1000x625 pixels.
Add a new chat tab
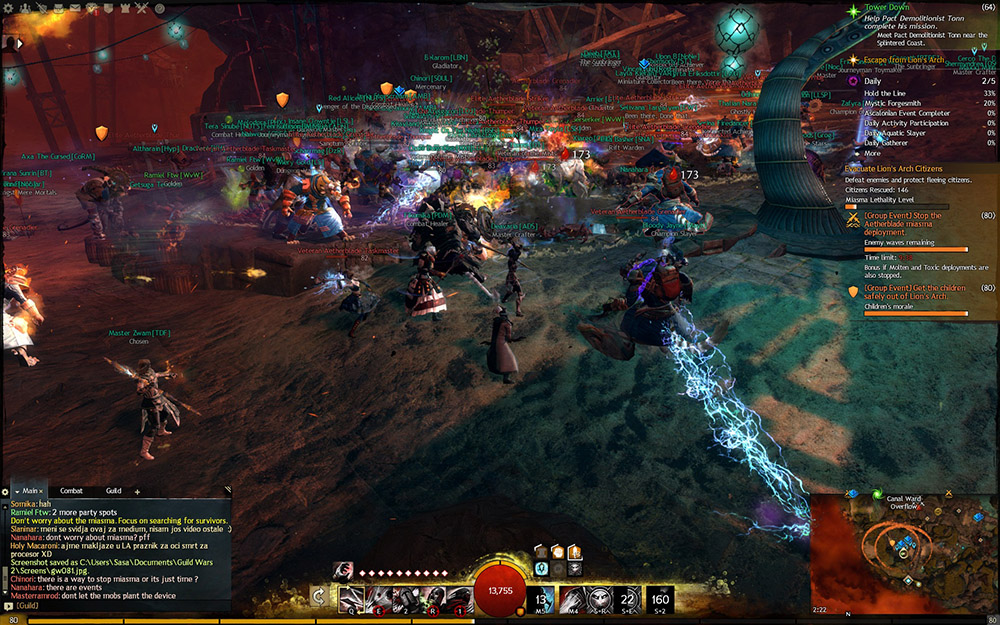coord(137,492)
